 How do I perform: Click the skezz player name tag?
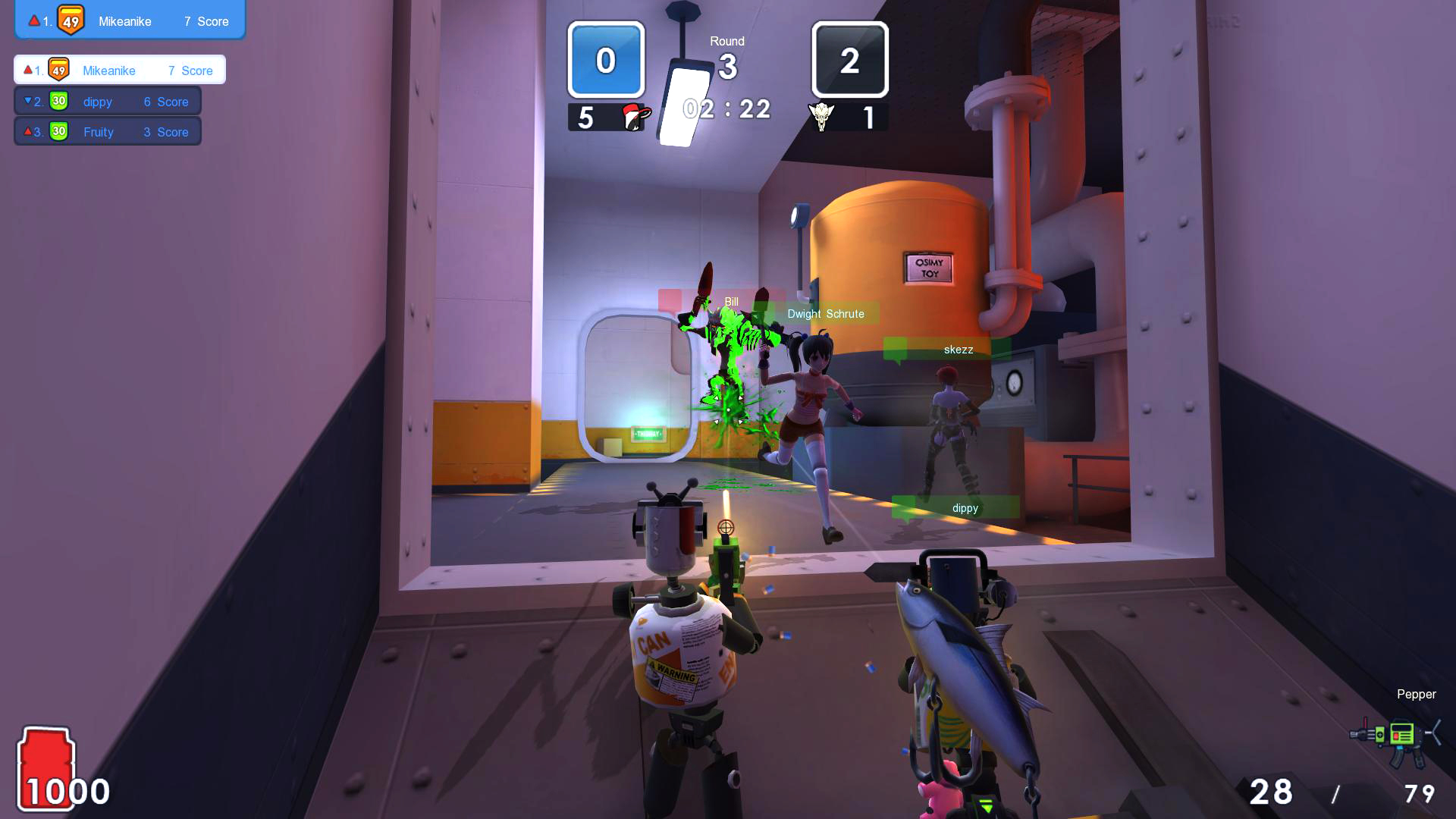pyautogui.click(x=958, y=350)
